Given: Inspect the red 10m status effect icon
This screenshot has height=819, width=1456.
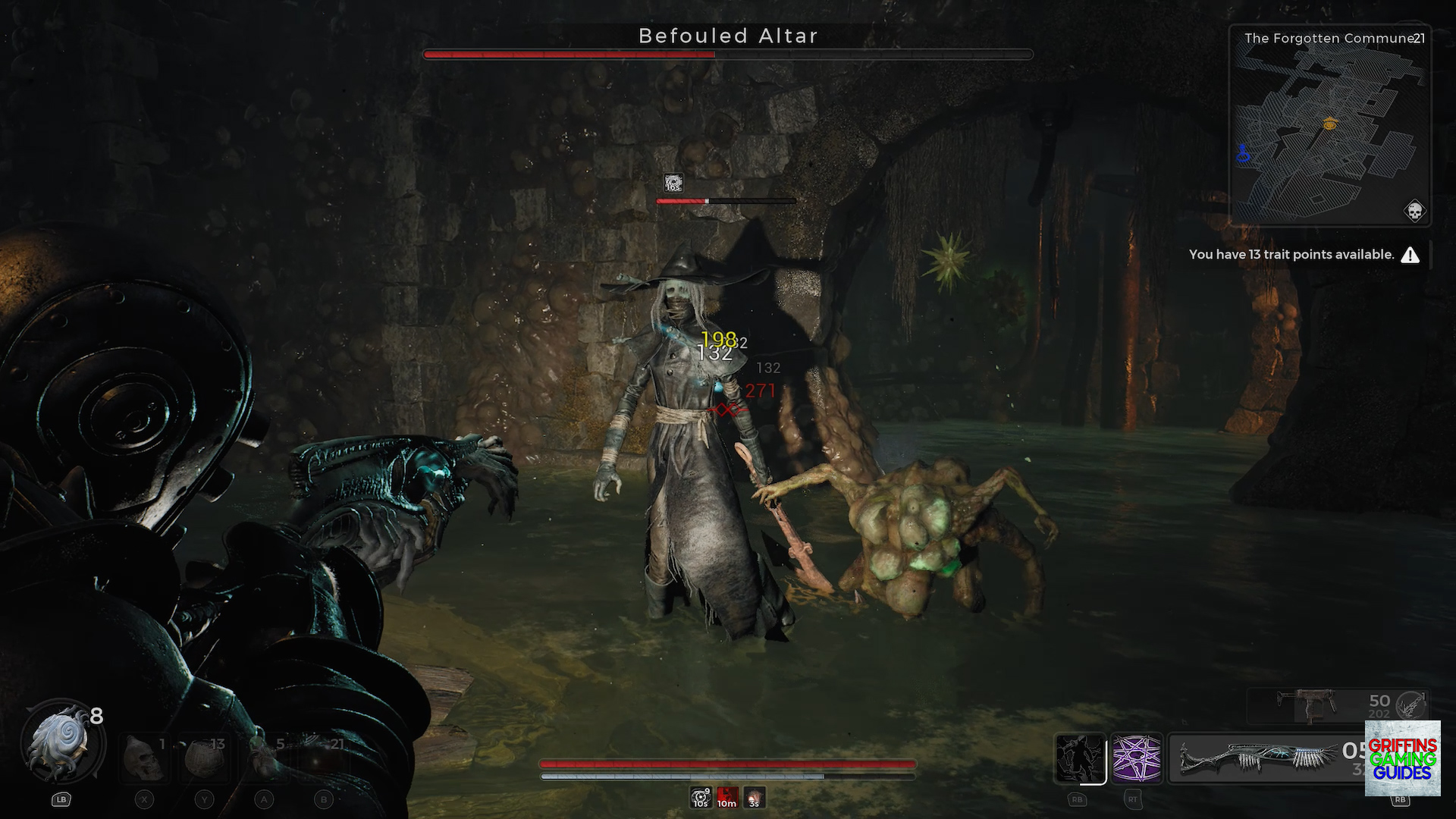Looking at the screenshot, I should [726, 798].
